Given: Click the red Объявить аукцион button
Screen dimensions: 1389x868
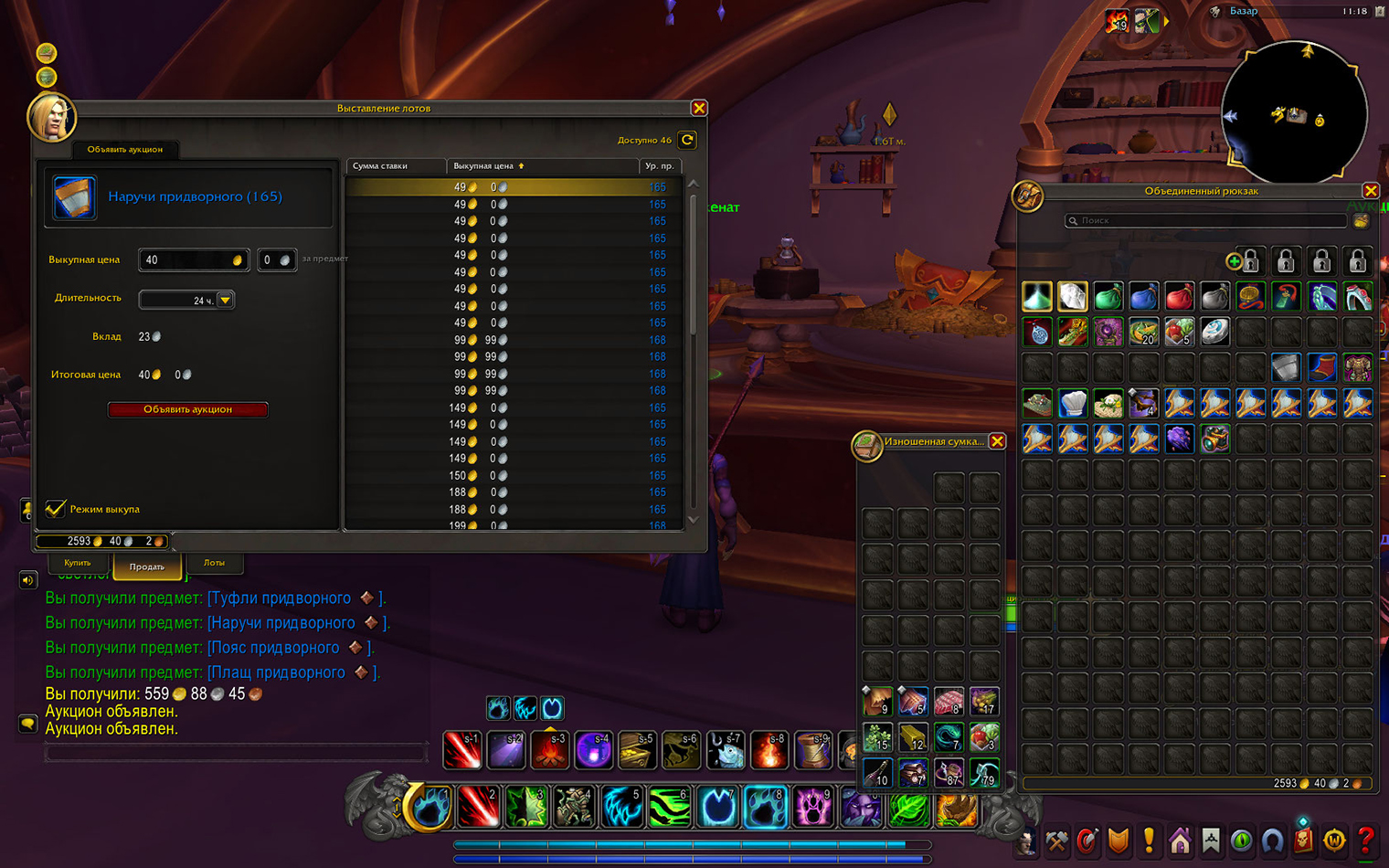Looking at the screenshot, I should click(x=187, y=409).
